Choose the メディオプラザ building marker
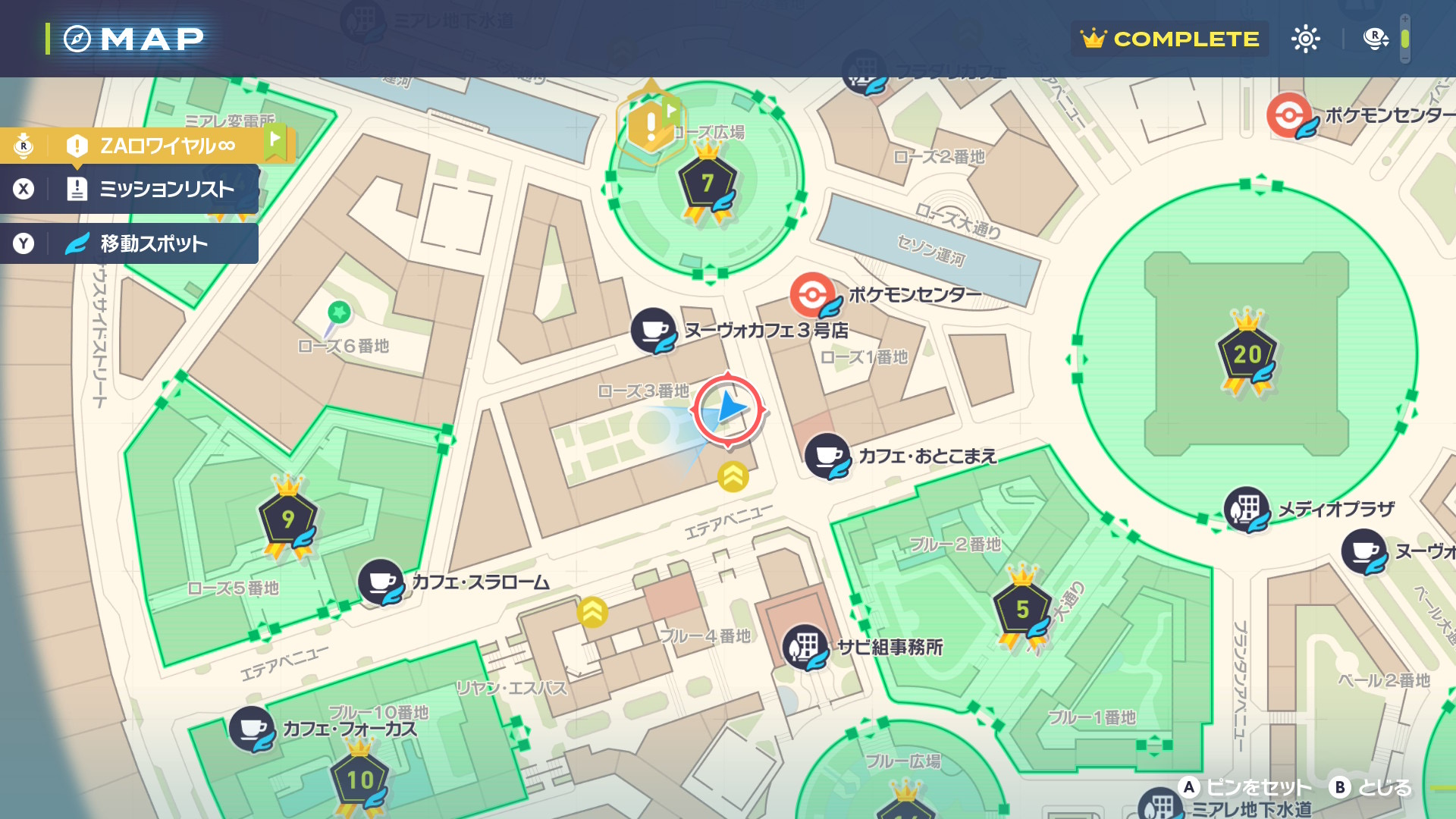This screenshot has width=1456, height=819. click(1247, 509)
